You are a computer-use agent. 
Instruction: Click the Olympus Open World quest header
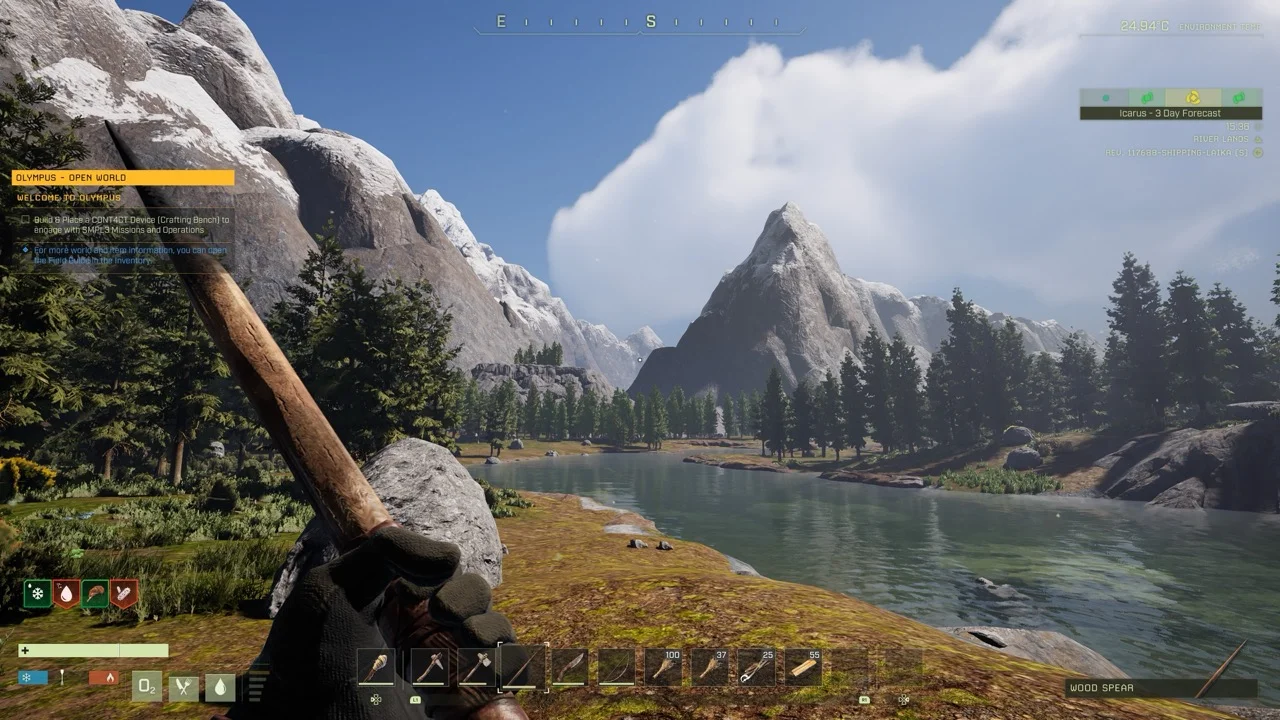[x=123, y=178]
